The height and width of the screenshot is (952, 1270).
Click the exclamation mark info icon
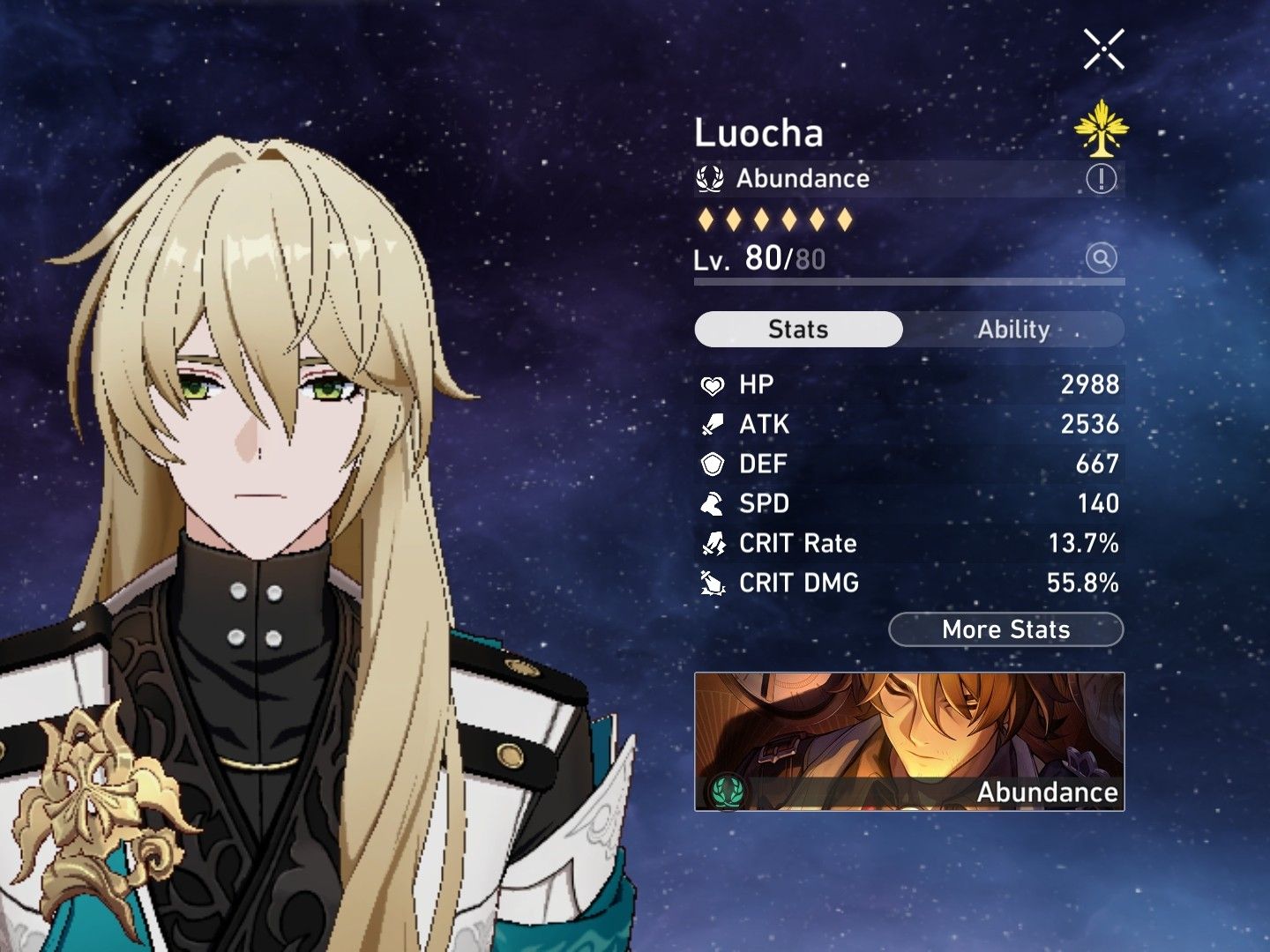1100,180
